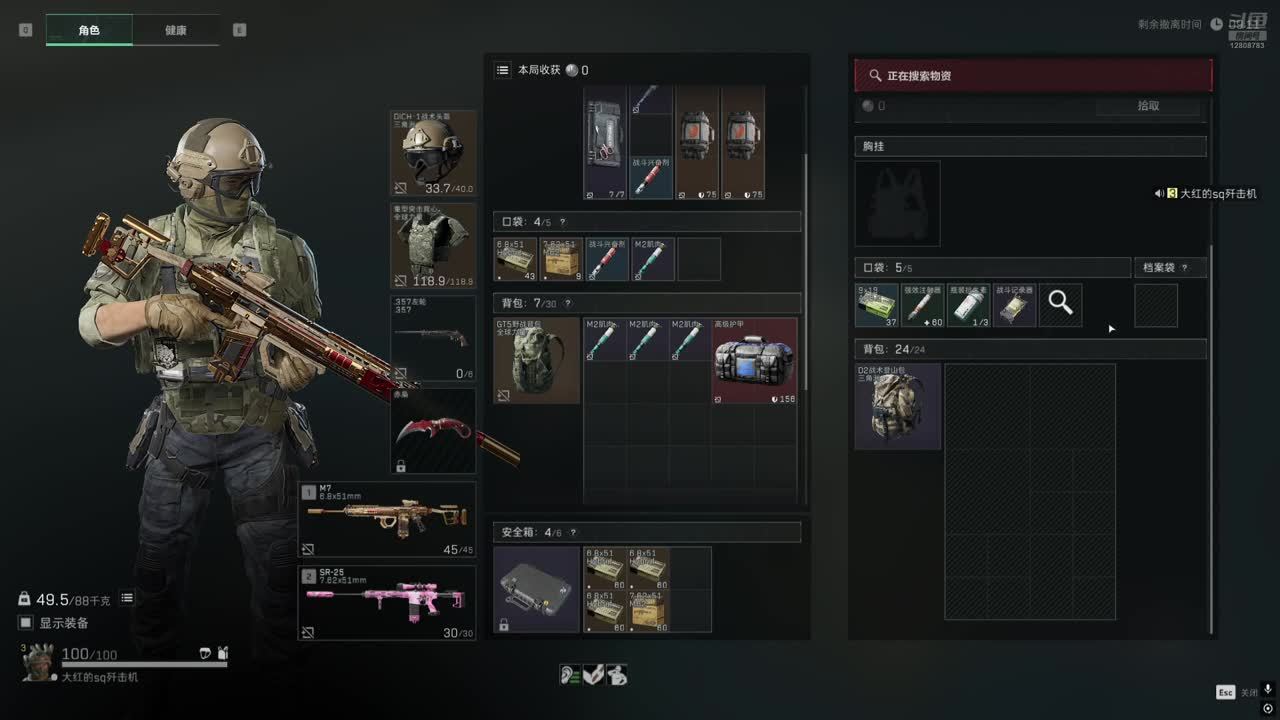
Task: Click the GTS field backpack slot
Action: [x=537, y=360]
